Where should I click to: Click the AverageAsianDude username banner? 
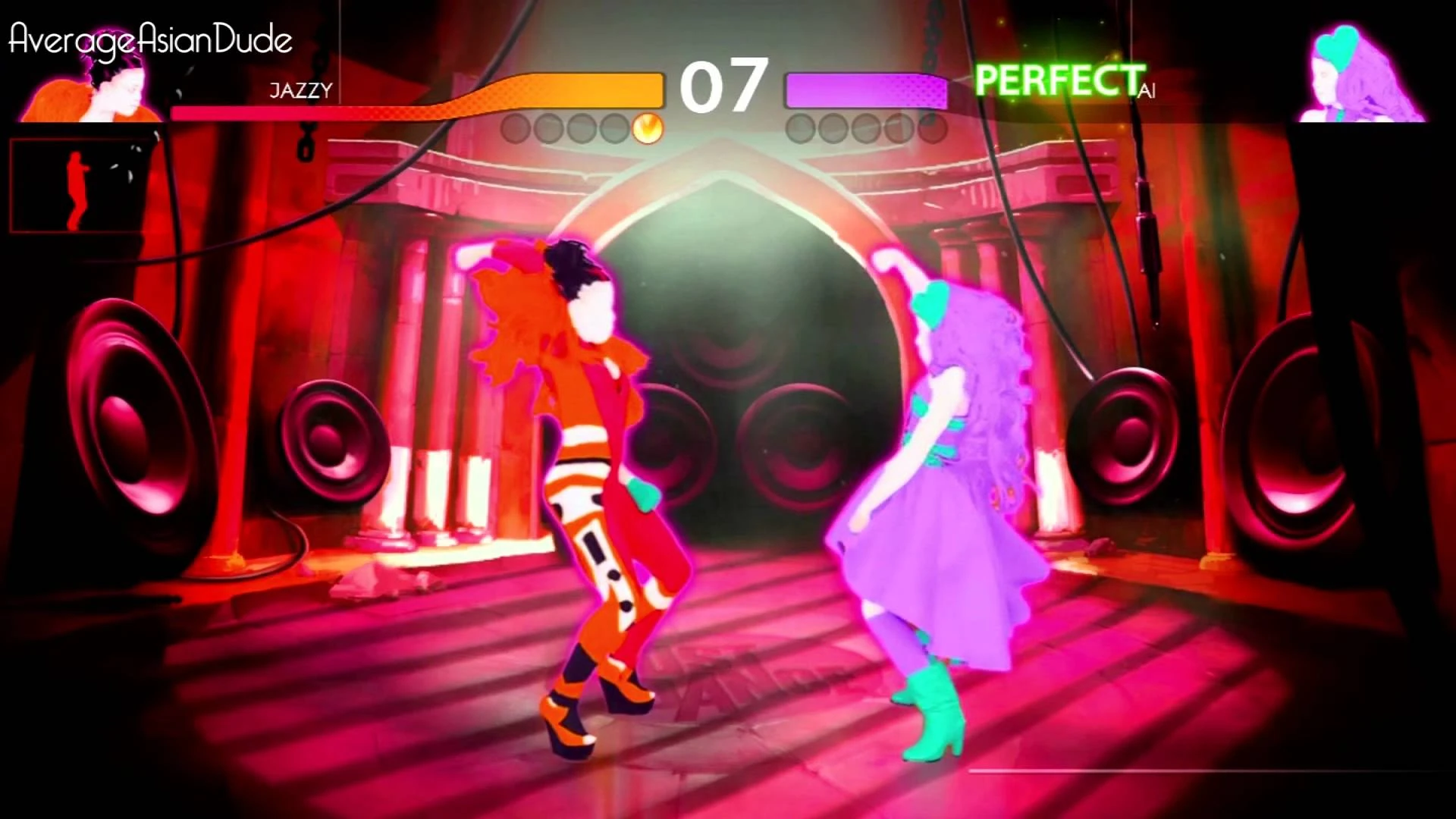(149, 38)
